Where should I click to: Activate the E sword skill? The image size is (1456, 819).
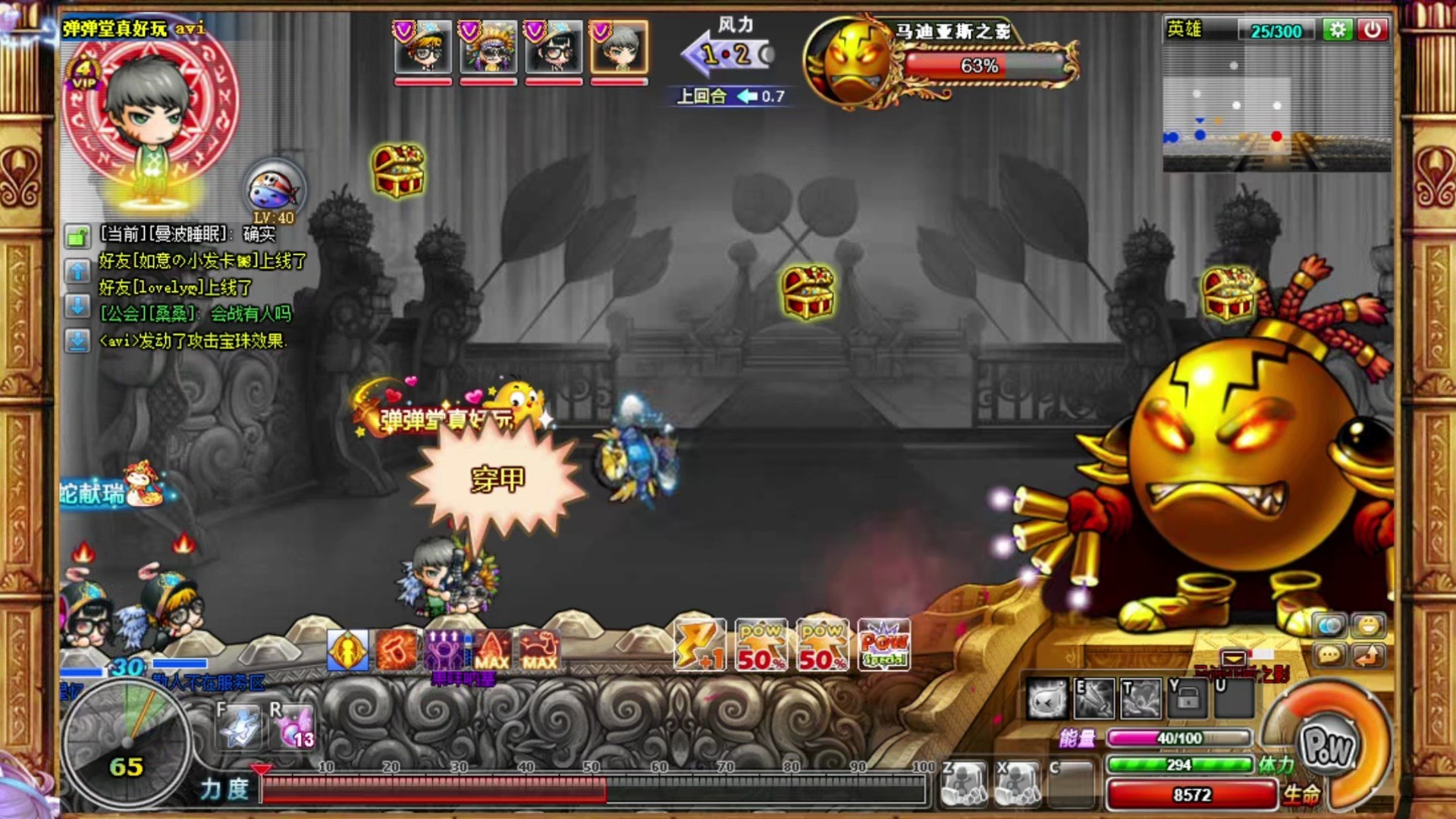(x=1094, y=698)
